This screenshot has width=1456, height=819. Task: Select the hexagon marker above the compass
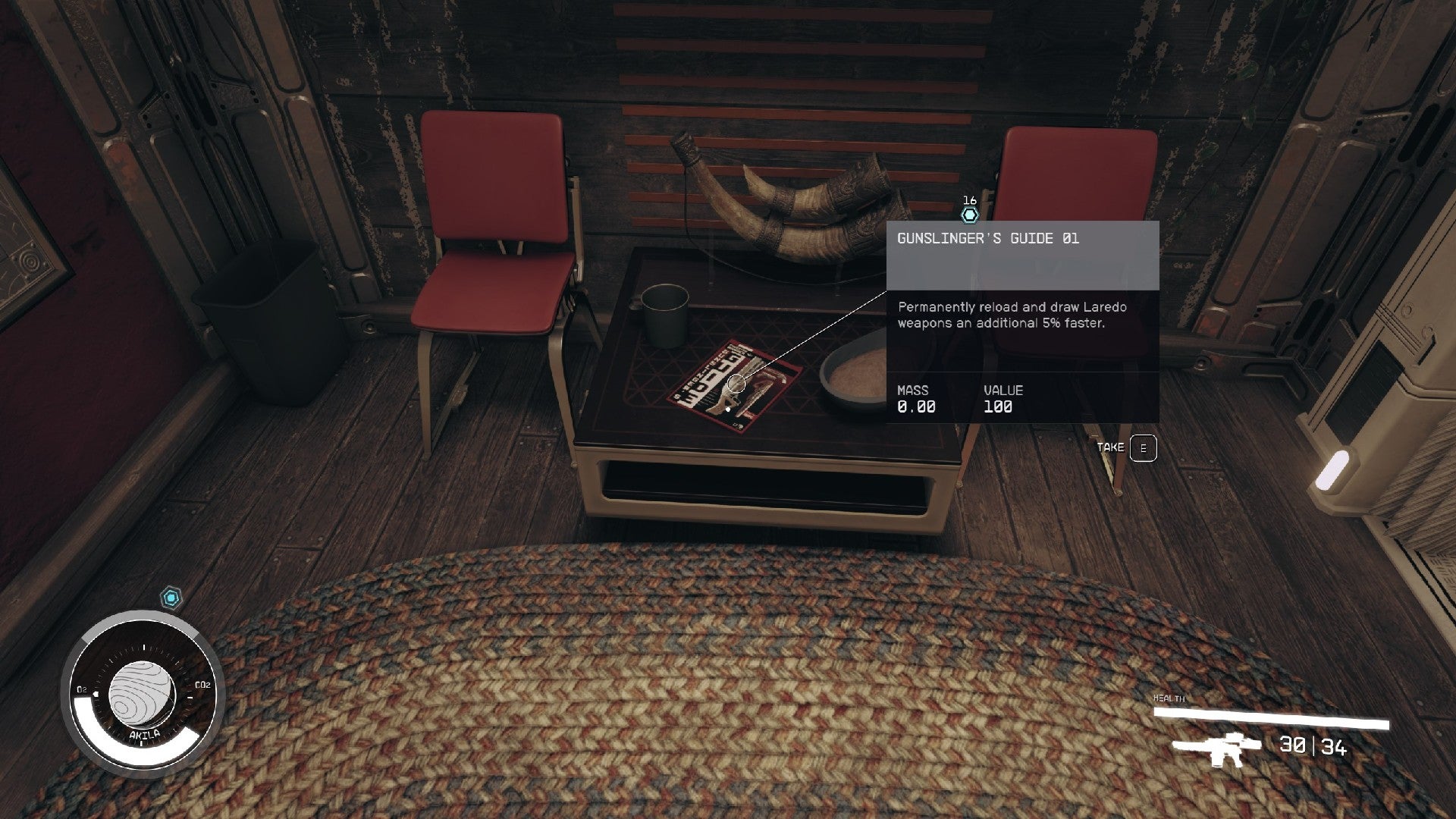[x=172, y=598]
